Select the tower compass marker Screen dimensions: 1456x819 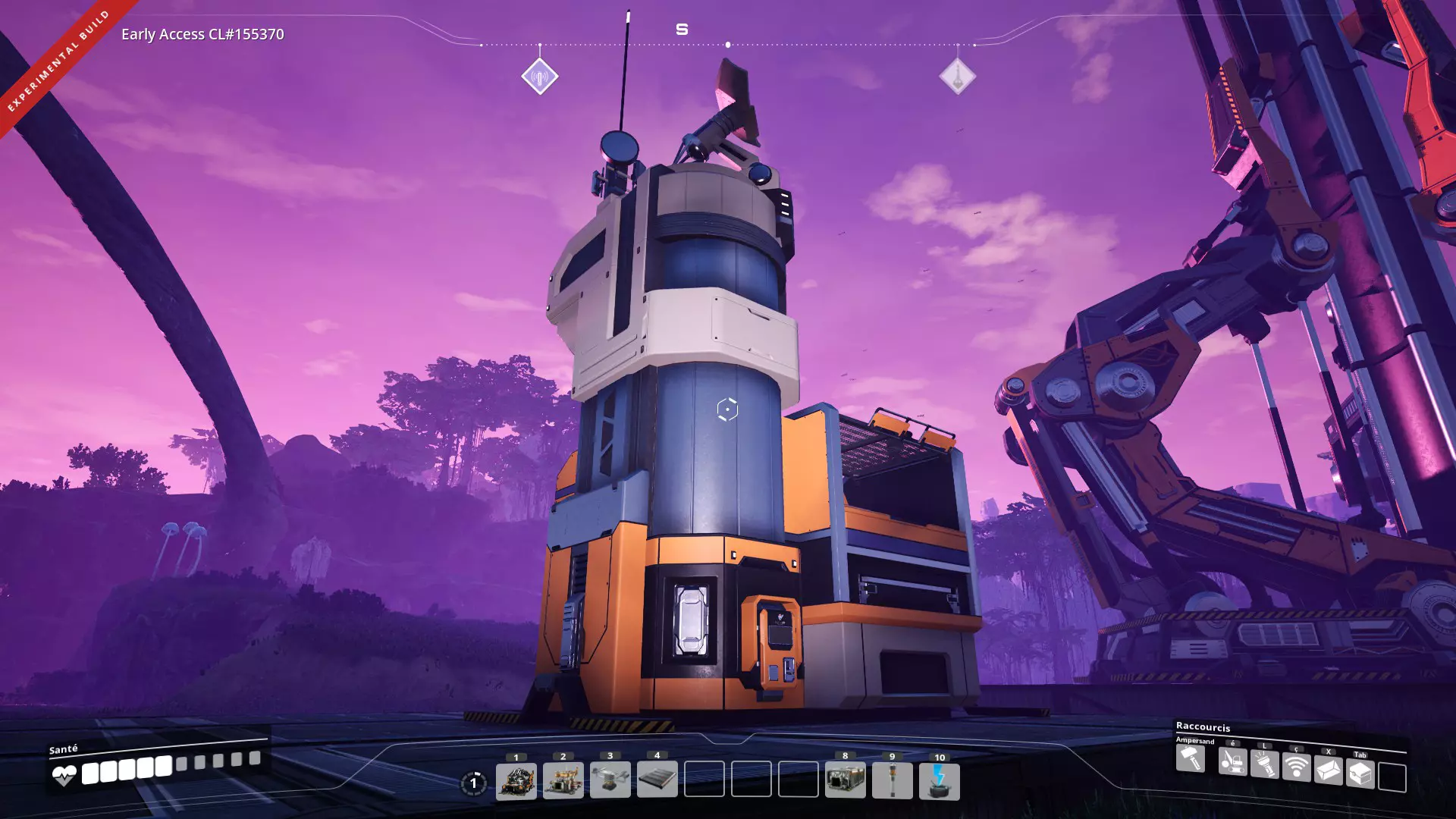958,77
